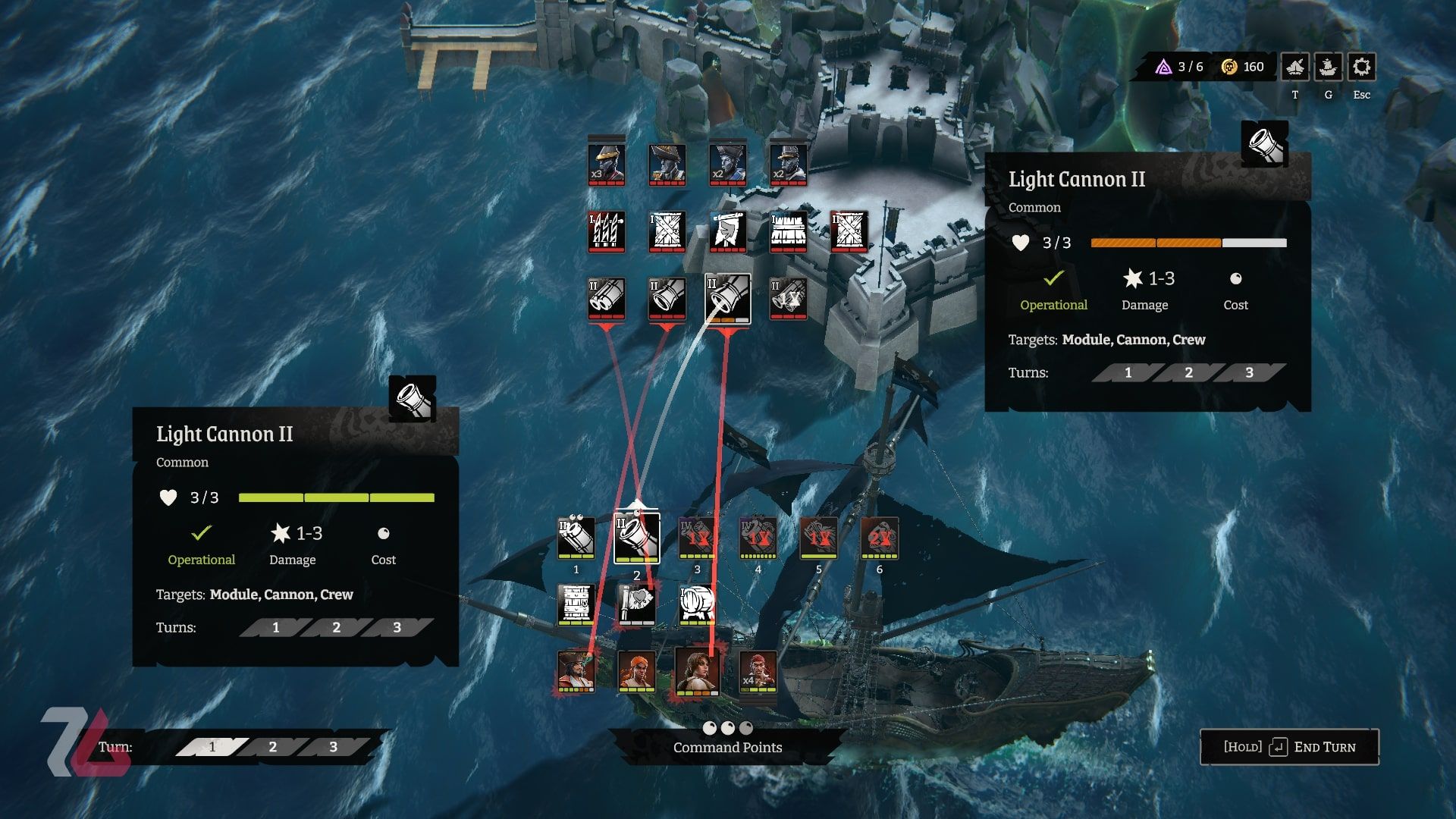
Task: Open settings with the gear icon
Action: [x=1361, y=67]
